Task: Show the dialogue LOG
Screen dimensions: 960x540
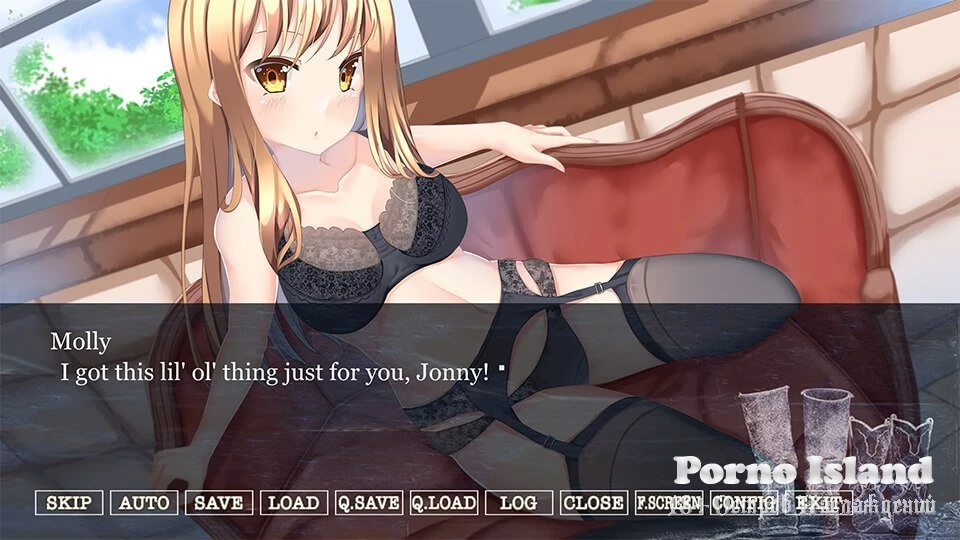Action: click(x=518, y=503)
